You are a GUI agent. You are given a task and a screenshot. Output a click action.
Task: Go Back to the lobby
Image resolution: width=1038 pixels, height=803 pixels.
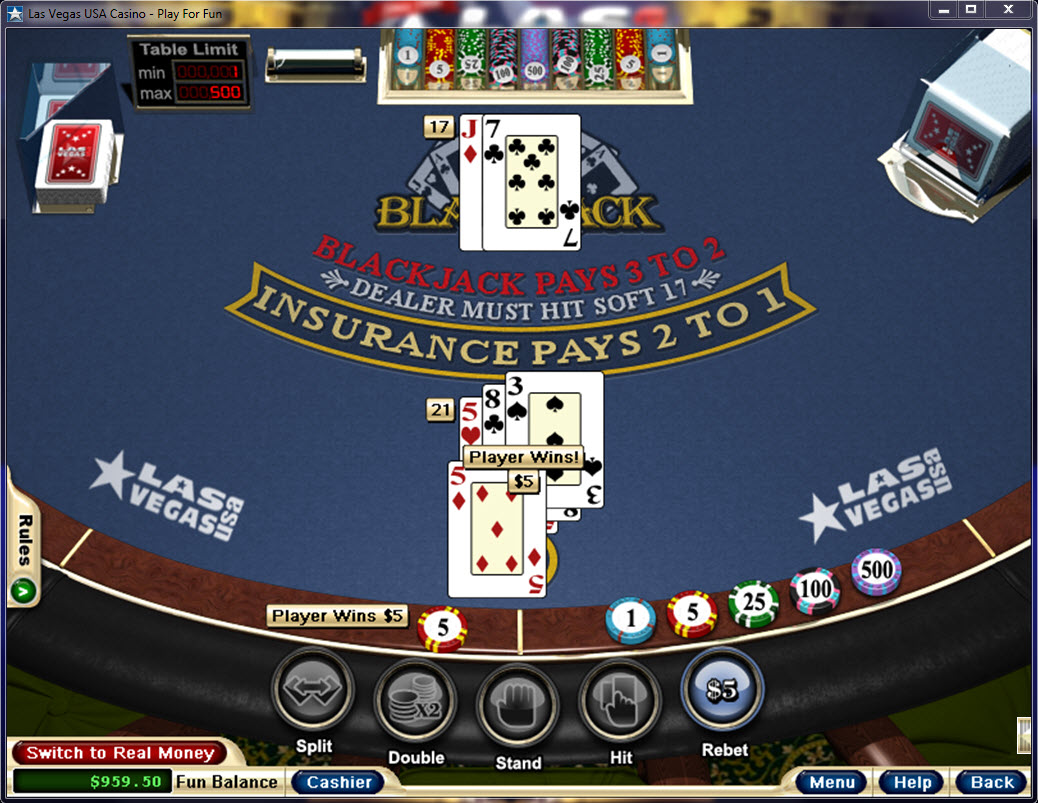[991, 782]
